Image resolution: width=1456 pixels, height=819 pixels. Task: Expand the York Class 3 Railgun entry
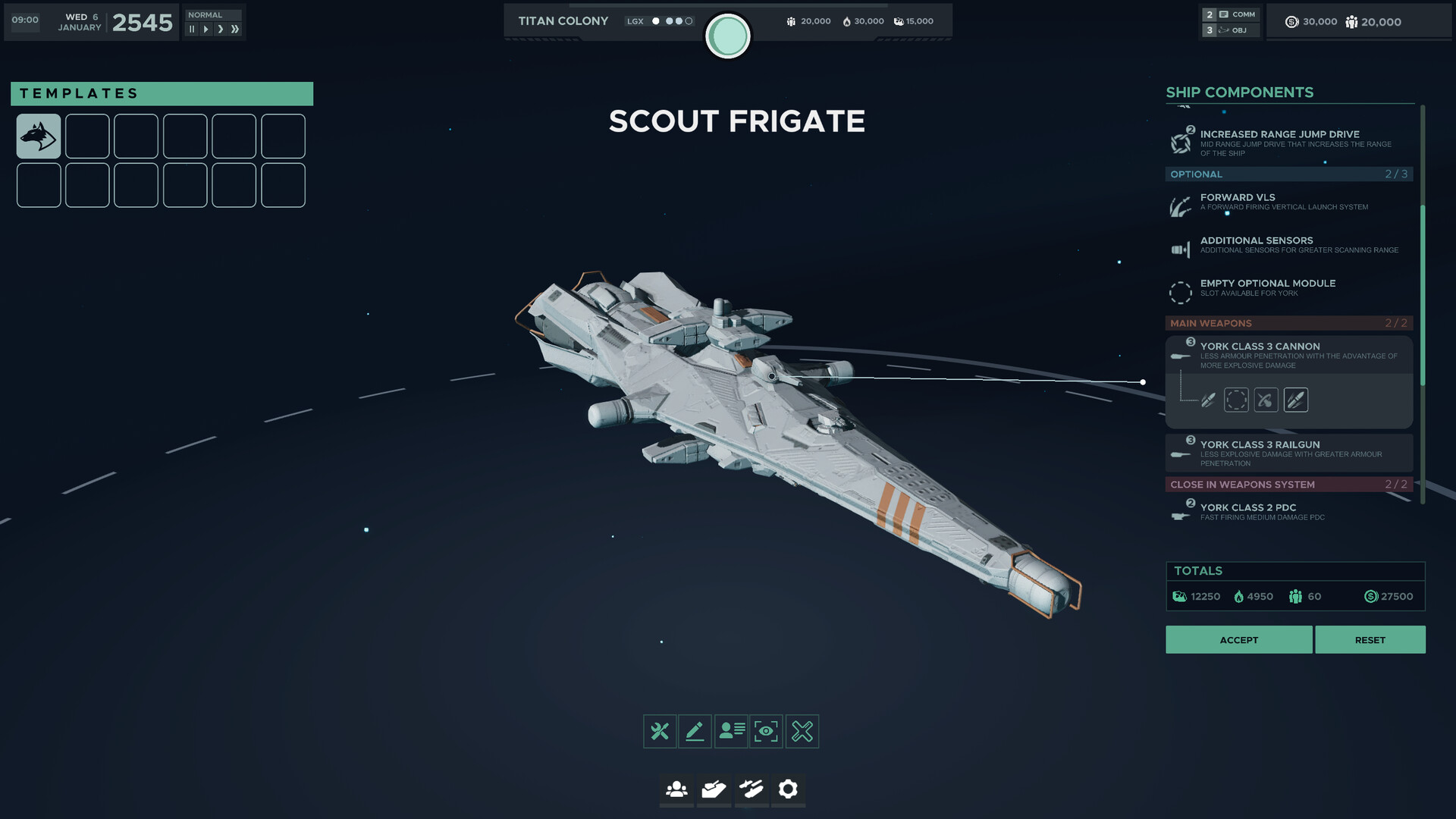click(1289, 453)
